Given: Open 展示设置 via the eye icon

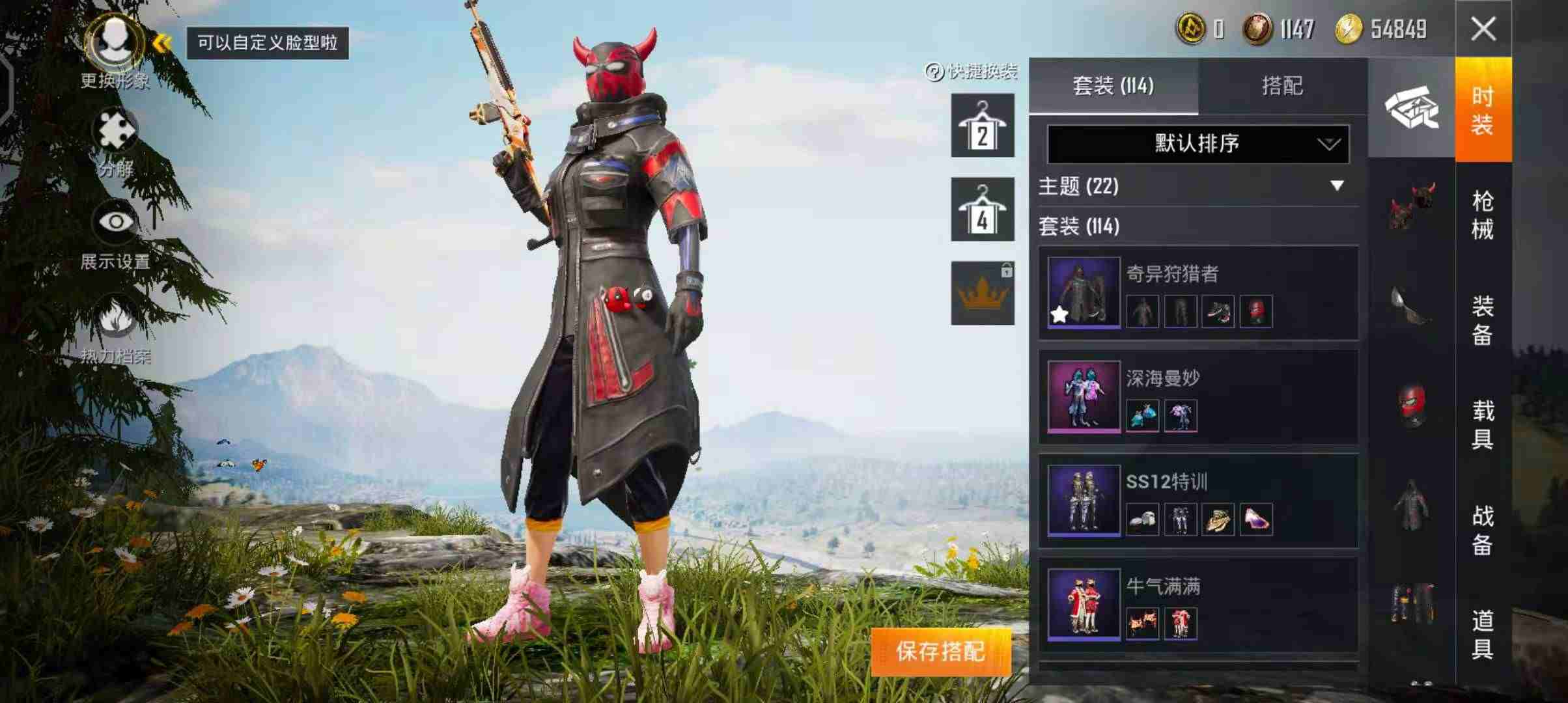Looking at the screenshot, I should pyautogui.click(x=116, y=221).
